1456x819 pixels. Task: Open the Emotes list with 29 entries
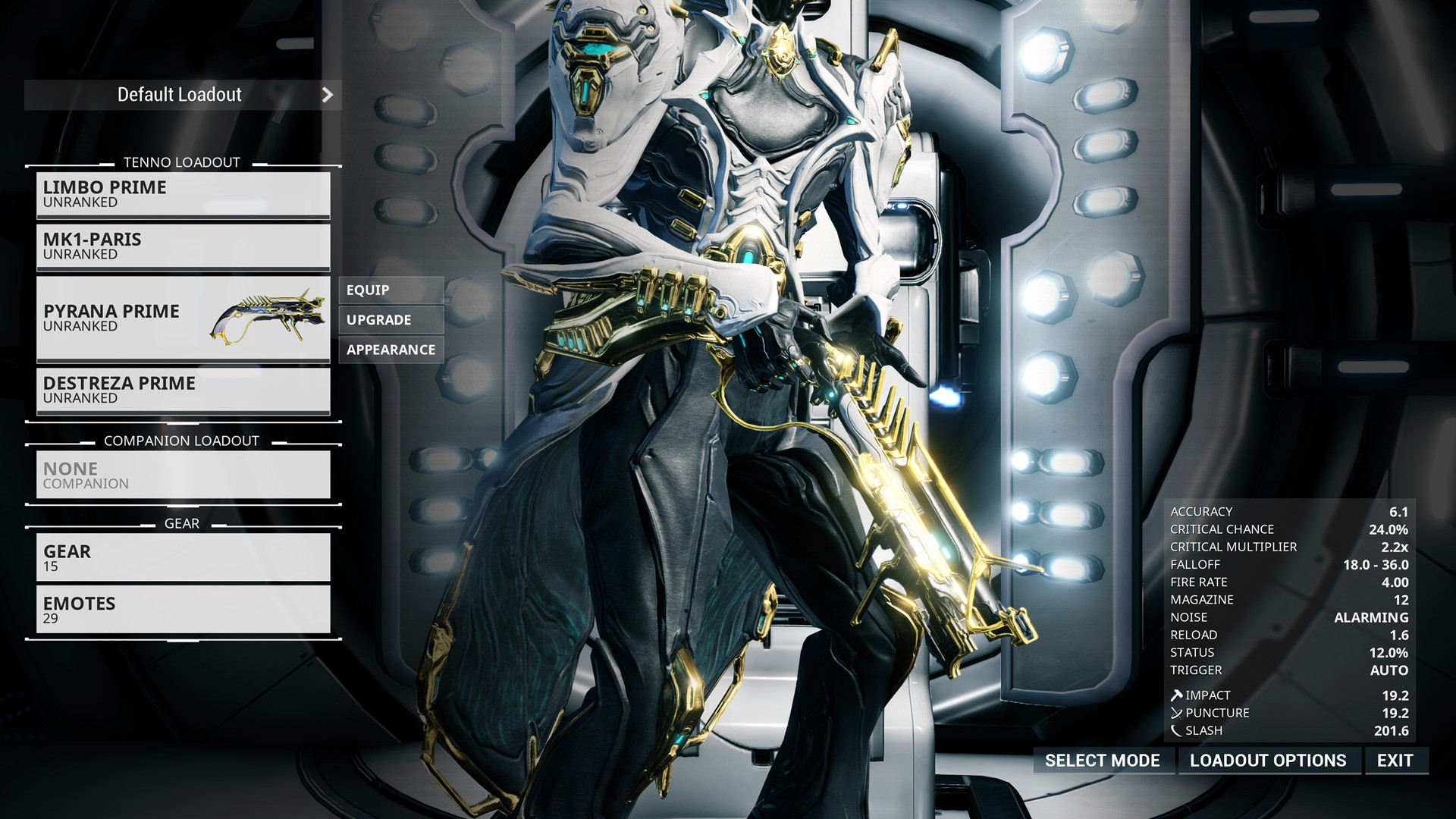tap(182, 609)
